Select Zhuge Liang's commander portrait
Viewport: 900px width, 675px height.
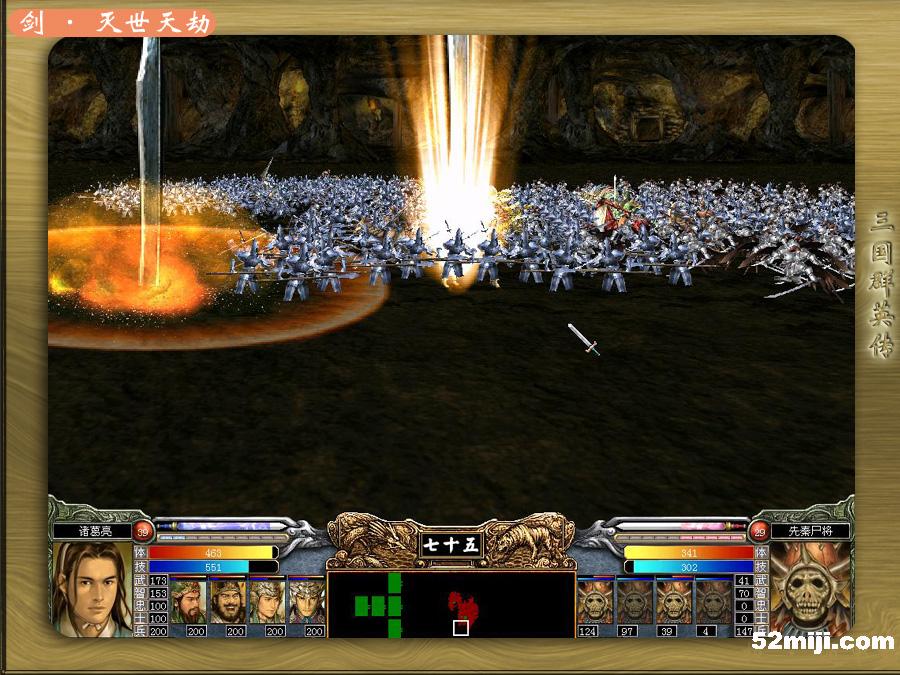point(92,586)
